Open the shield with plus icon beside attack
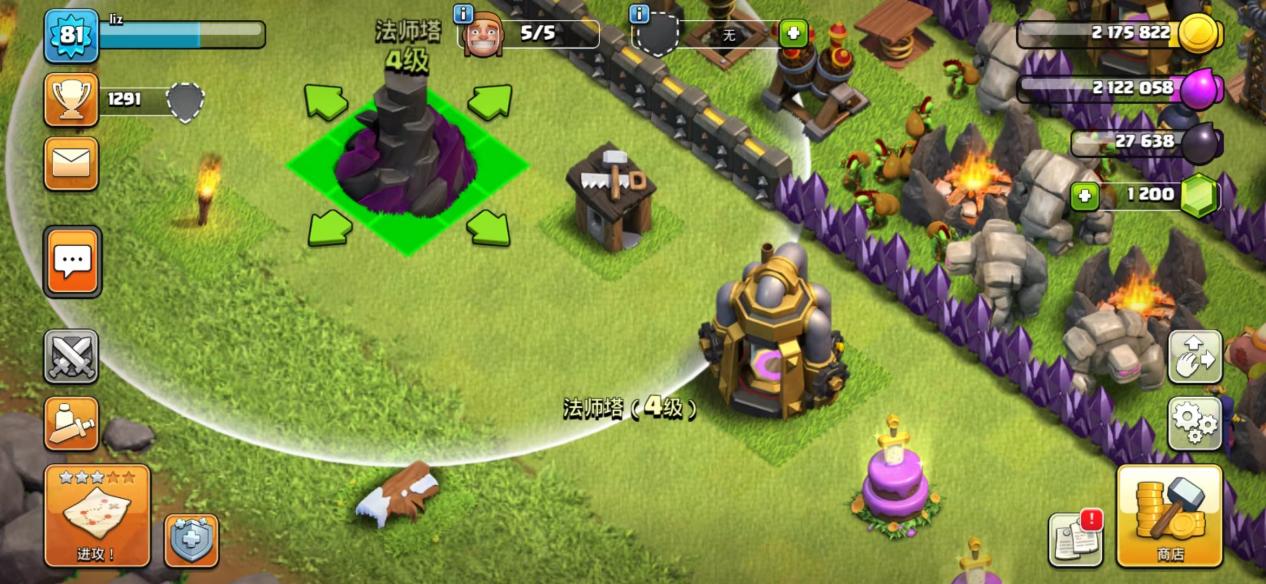The width and height of the screenshot is (1266, 584). (191, 540)
